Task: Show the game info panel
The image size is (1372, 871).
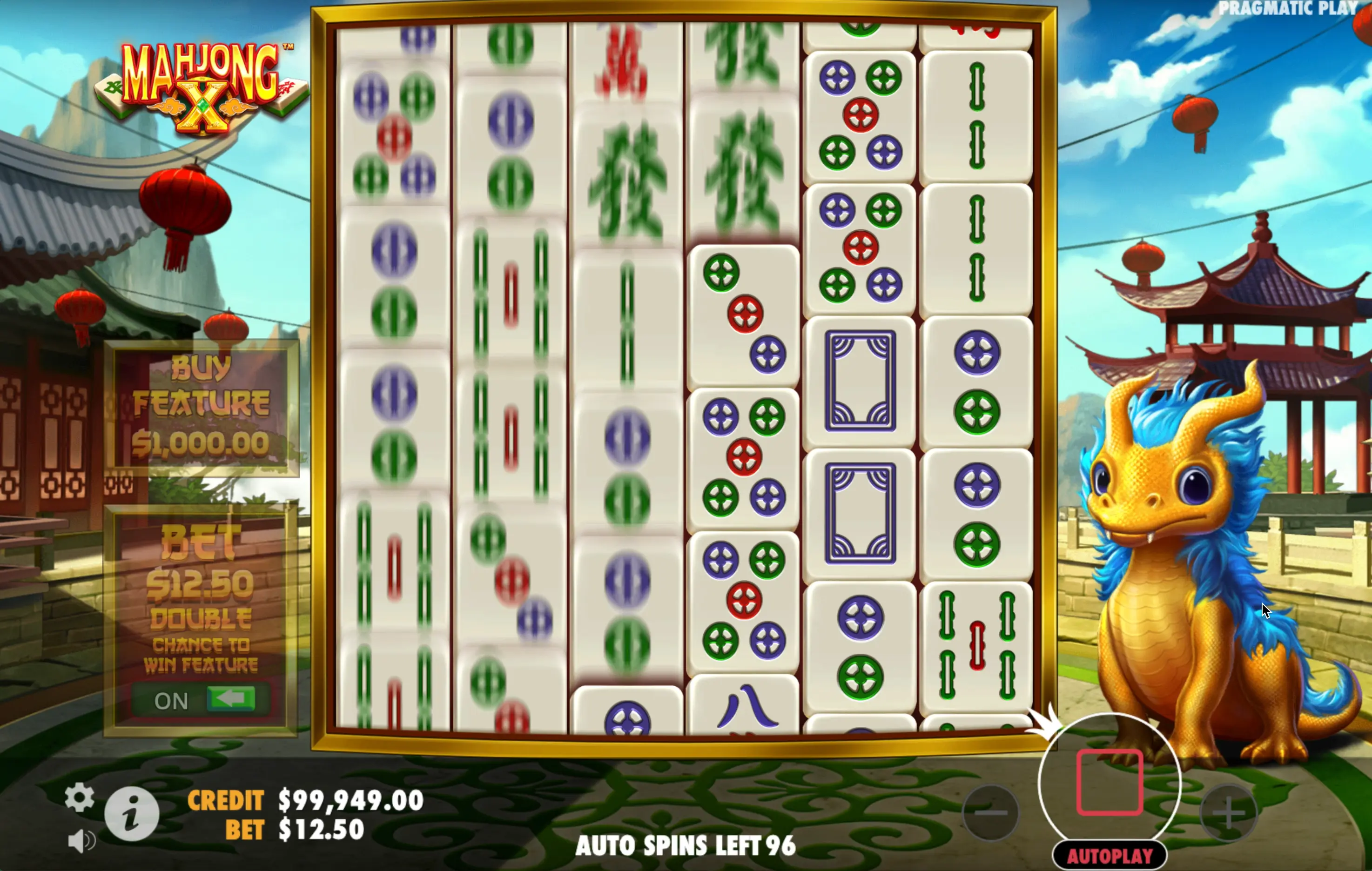Action: coord(132,813)
